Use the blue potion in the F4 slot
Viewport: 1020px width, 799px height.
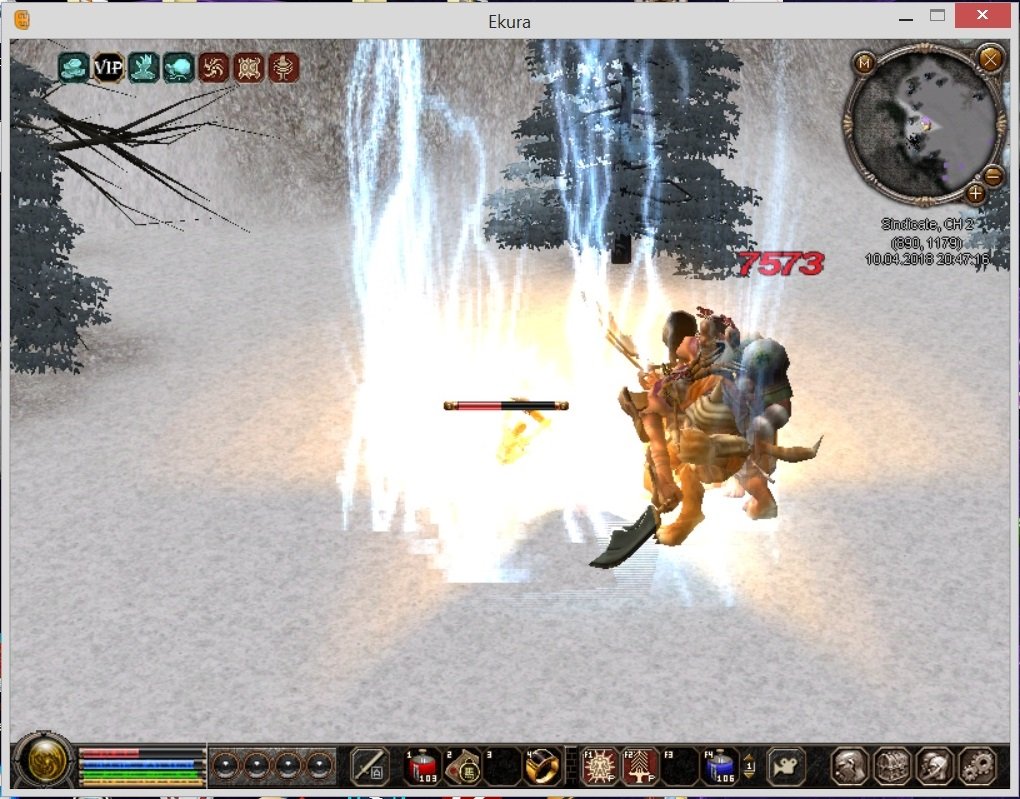pyautogui.click(x=720, y=767)
